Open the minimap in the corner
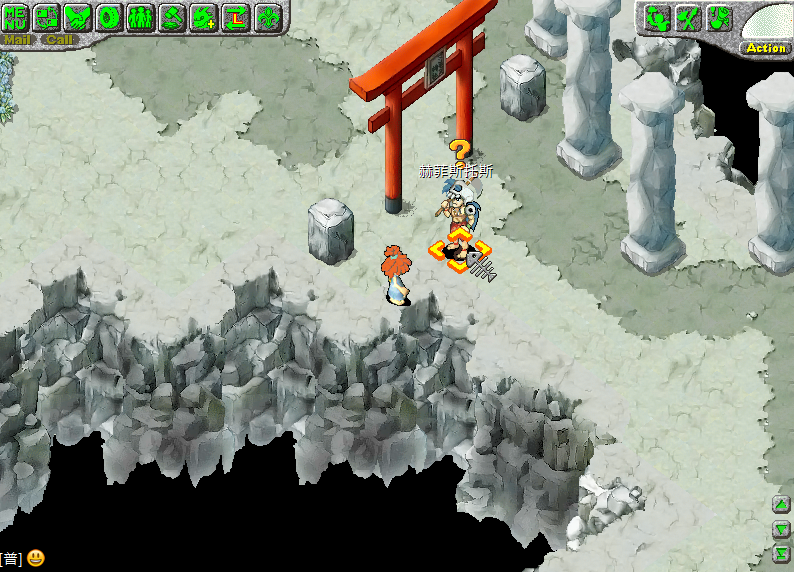 (770, 22)
